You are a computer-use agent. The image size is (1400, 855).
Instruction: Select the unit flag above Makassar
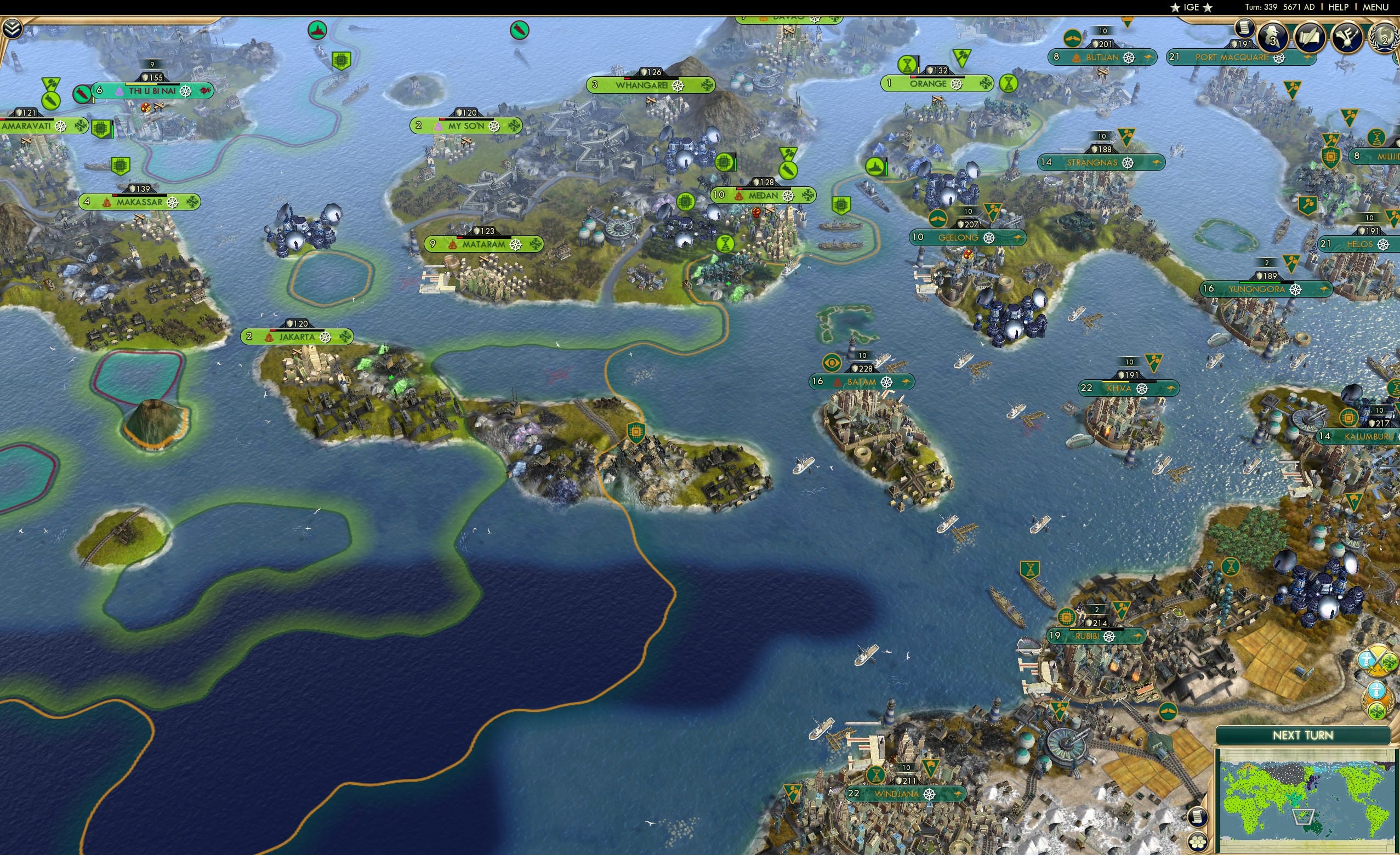click(x=120, y=166)
